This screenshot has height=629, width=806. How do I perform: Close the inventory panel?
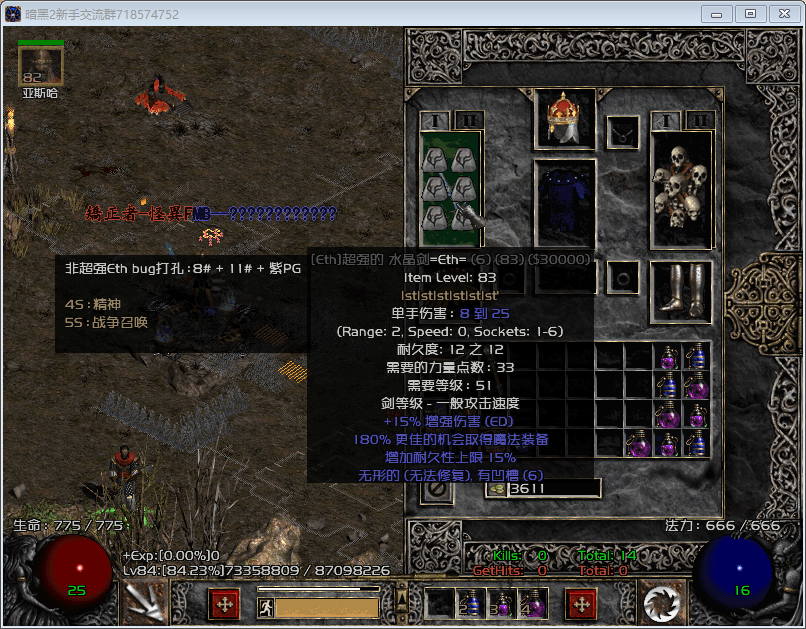(x=435, y=489)
